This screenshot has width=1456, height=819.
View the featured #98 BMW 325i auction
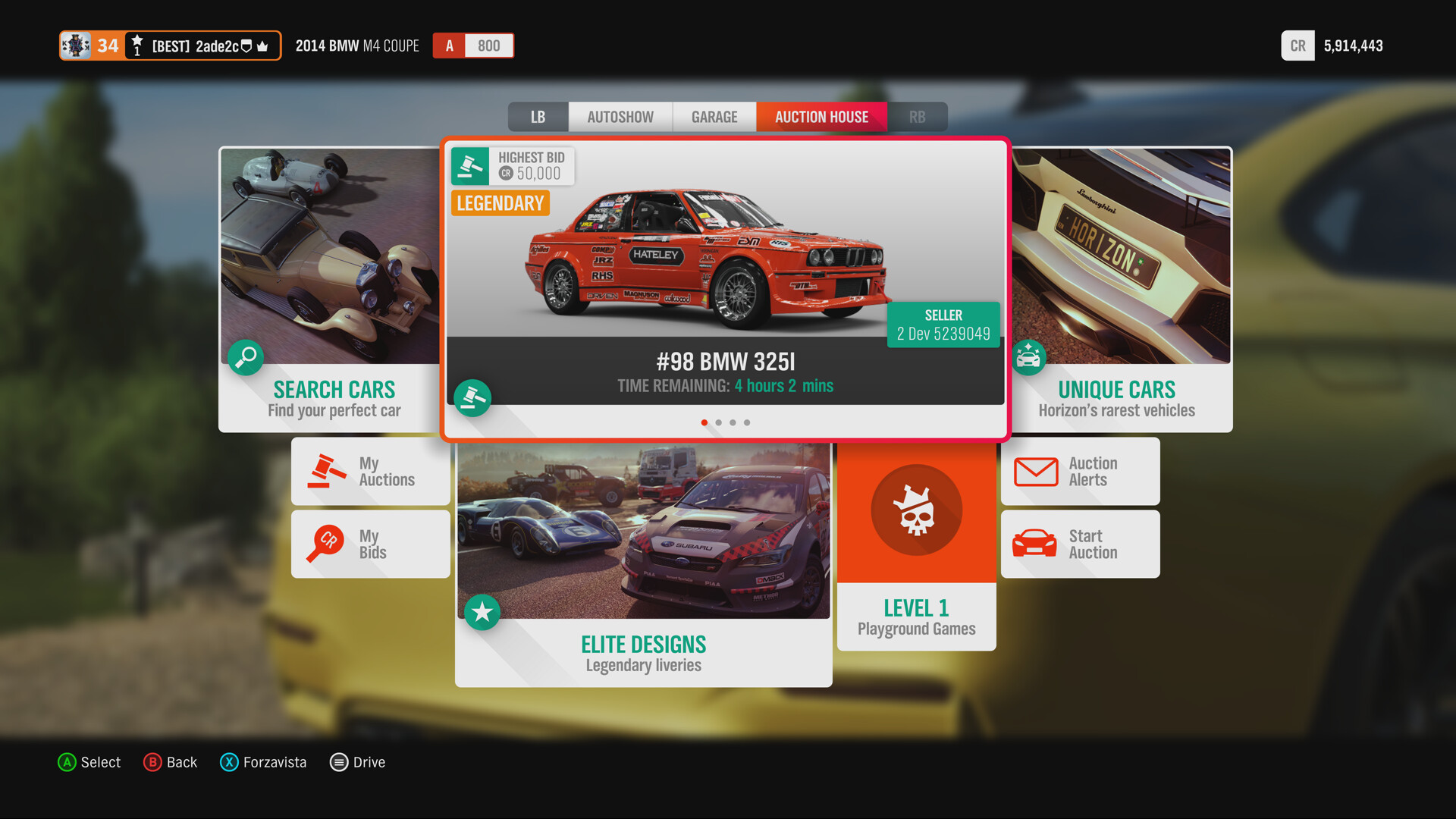pos(725,288)
